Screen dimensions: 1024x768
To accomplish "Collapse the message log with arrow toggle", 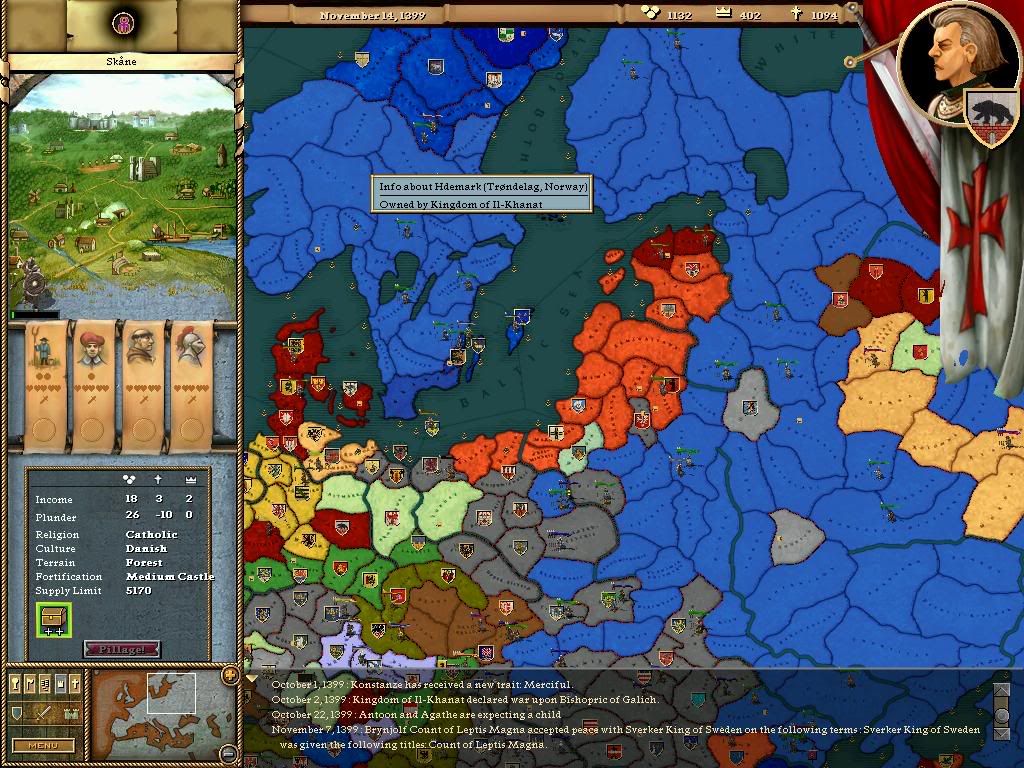I will (x=251, y=676).
